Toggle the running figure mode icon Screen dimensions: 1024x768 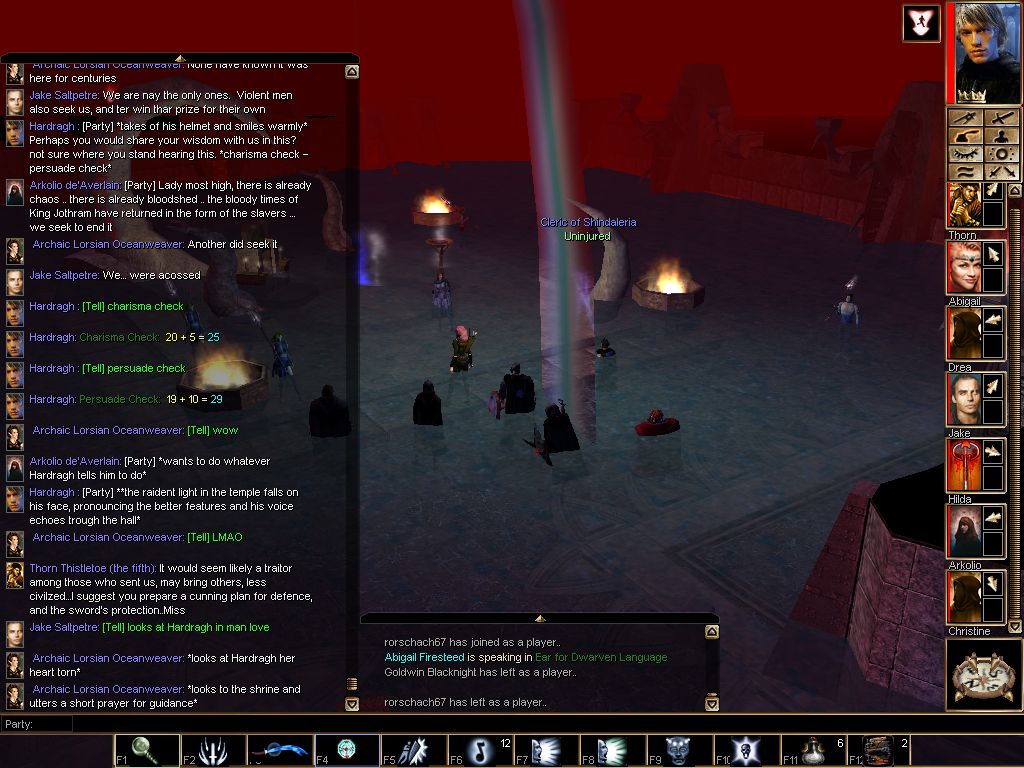[920, 22]
